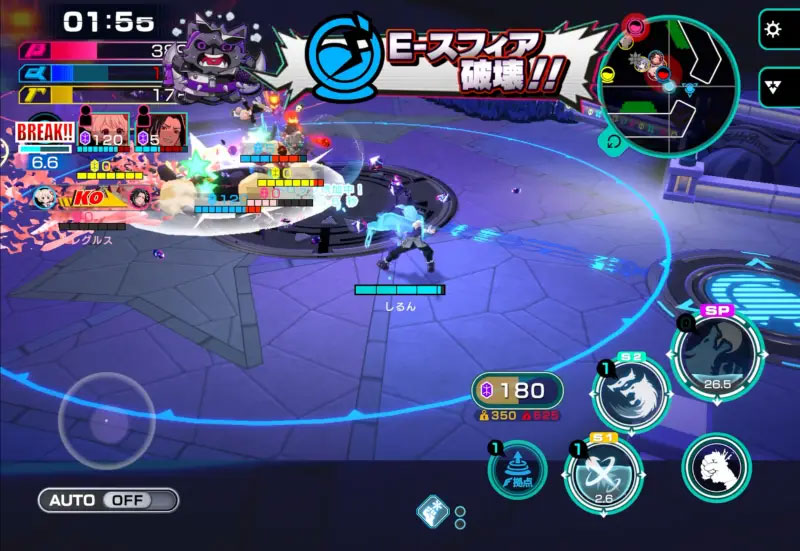Open the circular minimap
This screenshot has width=800, height=551.
668,85
